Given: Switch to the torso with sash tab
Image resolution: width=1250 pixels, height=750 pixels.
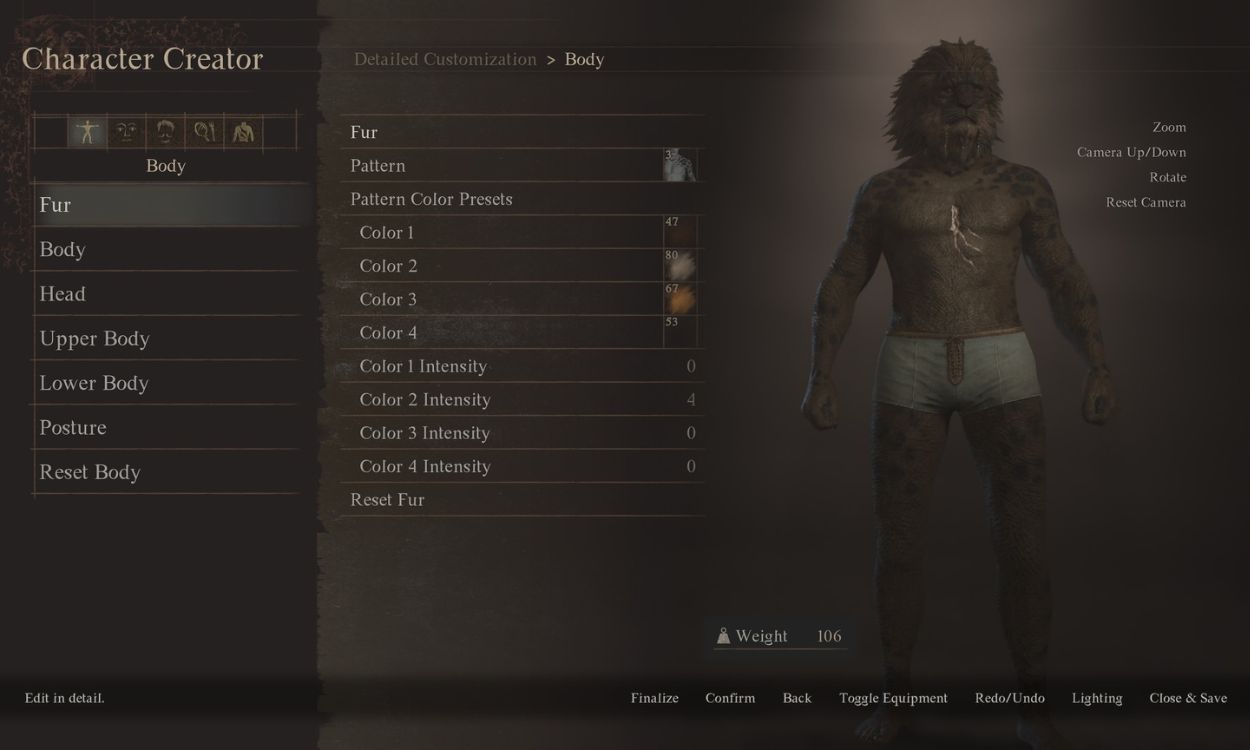Looking at the screenshot, I should pyautogui.click(x=243, y=132).
